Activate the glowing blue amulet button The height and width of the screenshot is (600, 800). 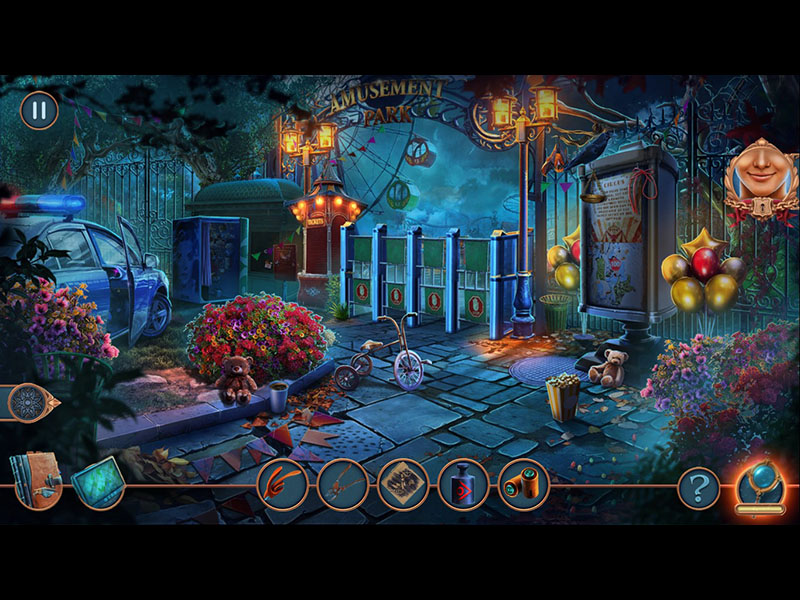(x=760, y=484)
